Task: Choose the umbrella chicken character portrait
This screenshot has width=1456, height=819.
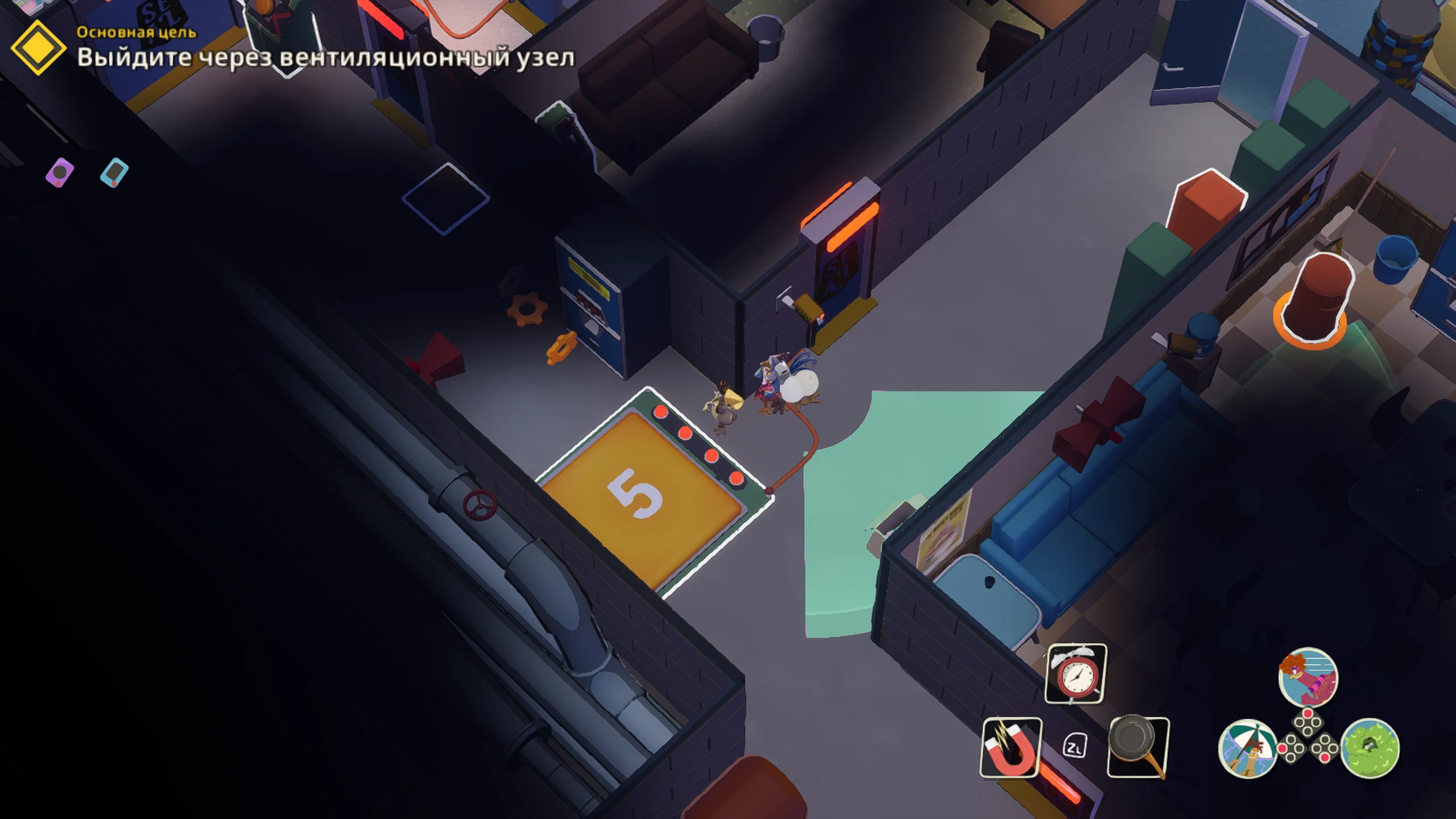Action: 1248,748
